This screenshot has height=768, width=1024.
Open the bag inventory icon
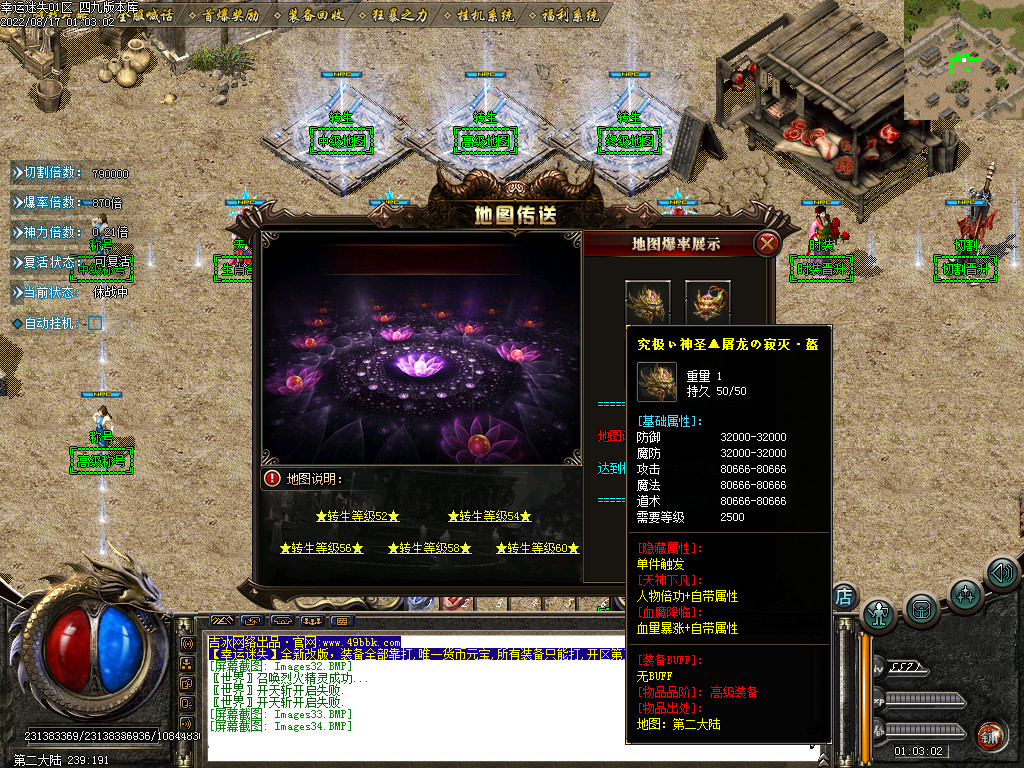[922, 606]
